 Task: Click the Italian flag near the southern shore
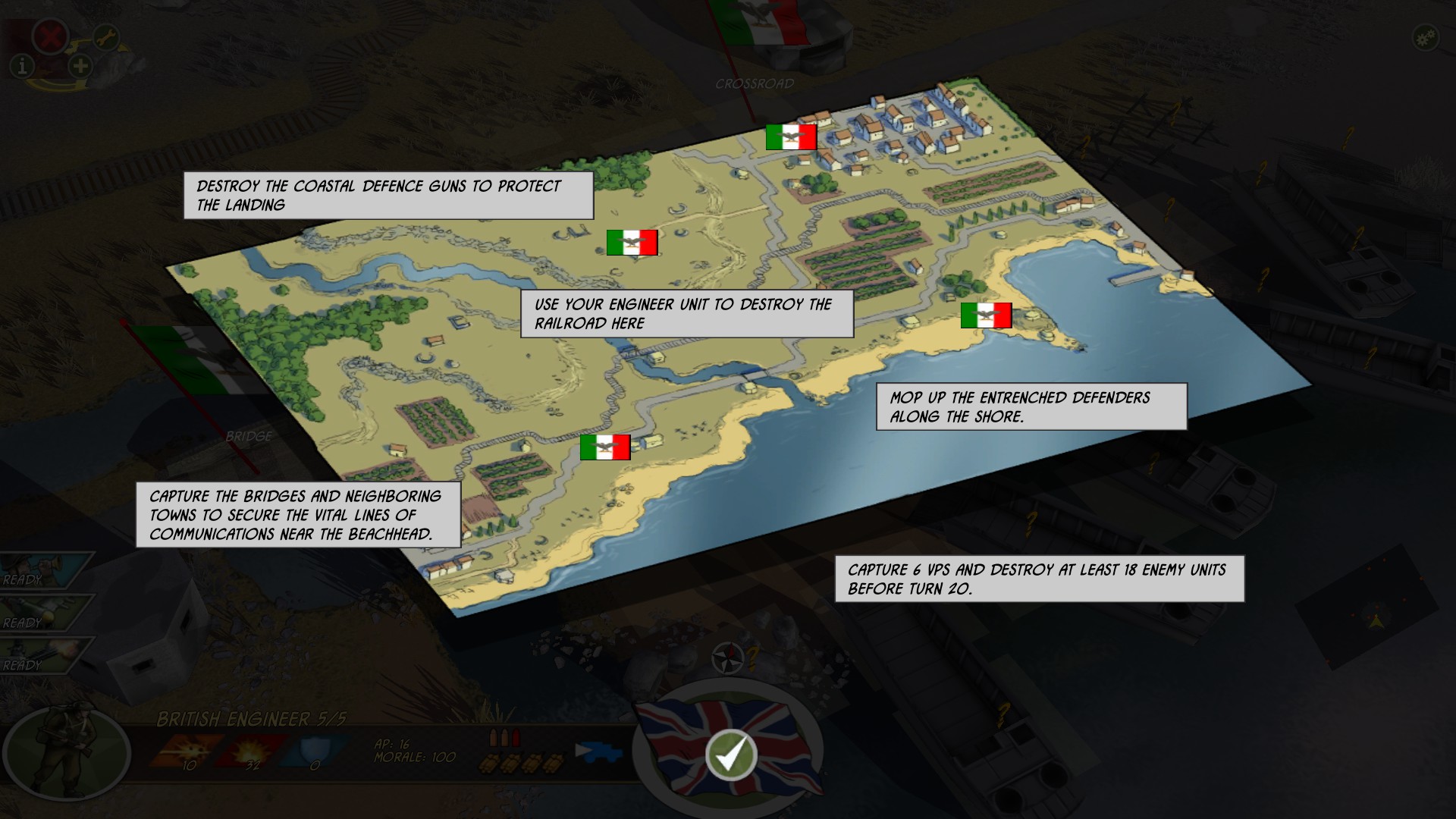coord(605,449)
